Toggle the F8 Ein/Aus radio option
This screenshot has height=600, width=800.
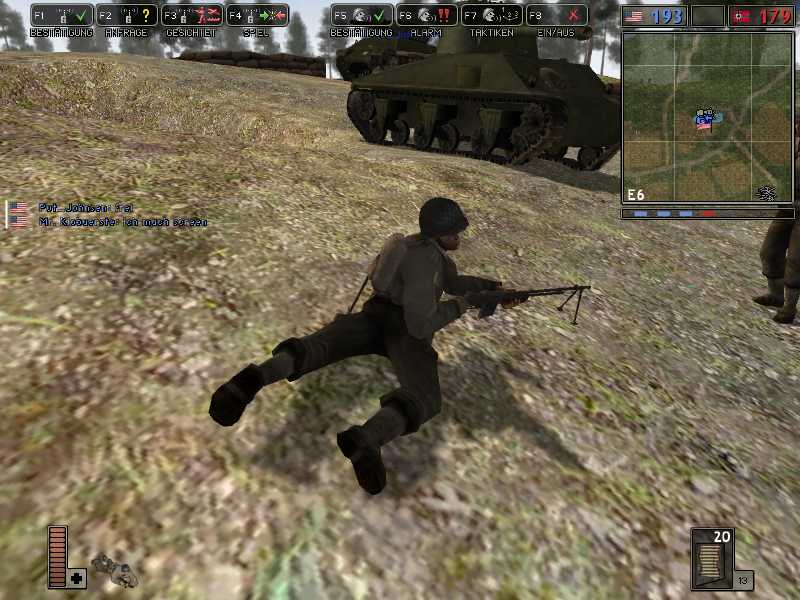coord(556,16)
